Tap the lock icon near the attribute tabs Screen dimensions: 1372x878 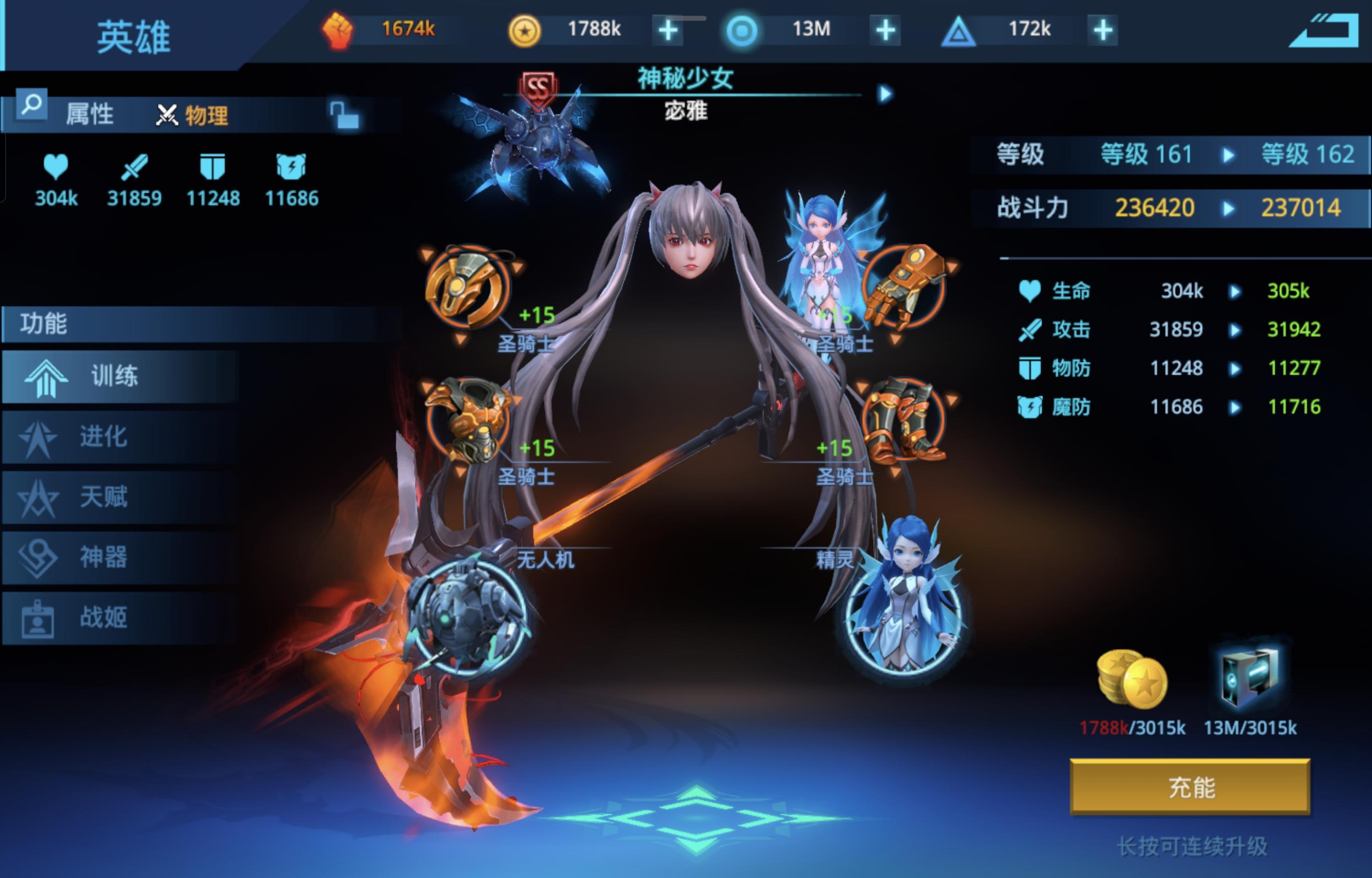[x=342, y=112]
